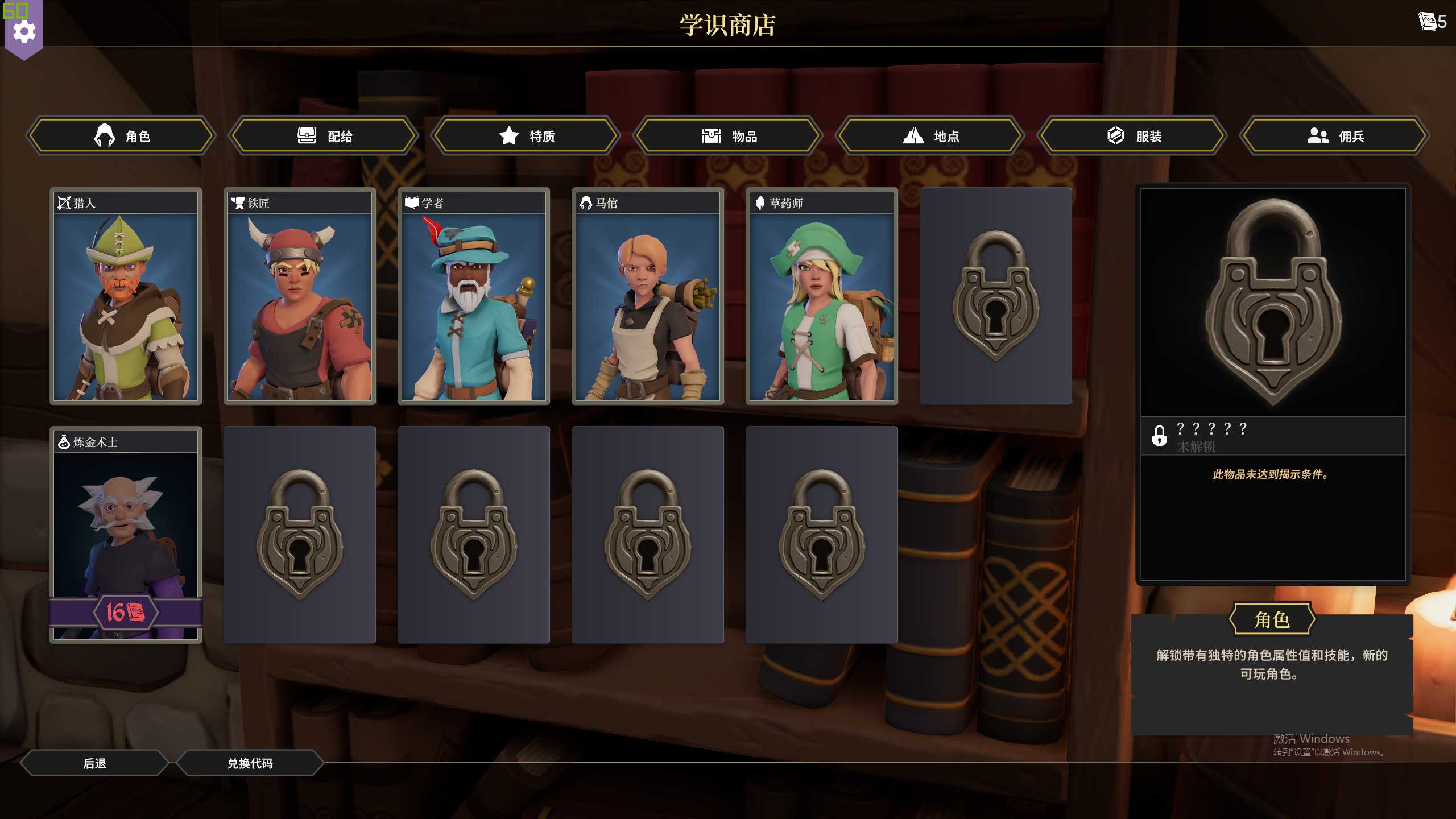1456x819 pixels.
Task: Show the 特质 category tab
Action: coord(526,136)
